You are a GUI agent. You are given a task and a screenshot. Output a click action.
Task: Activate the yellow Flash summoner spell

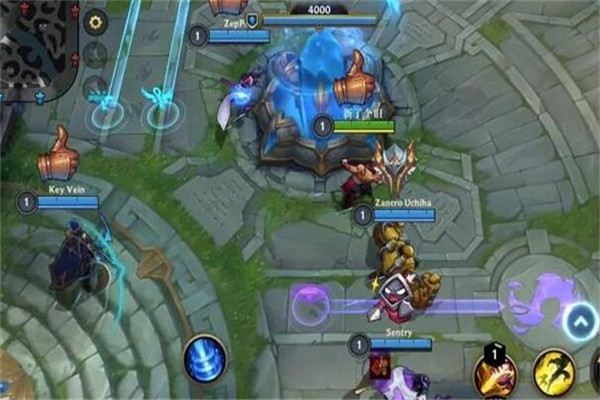coord(553,372)
